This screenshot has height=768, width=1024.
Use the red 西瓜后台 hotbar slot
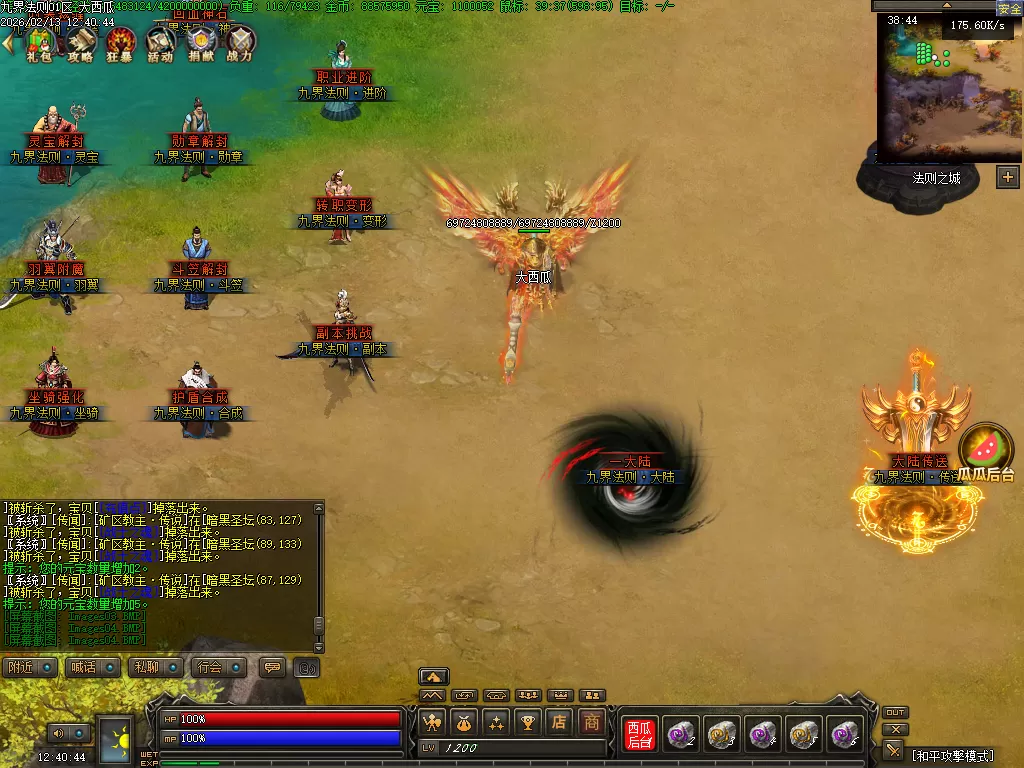pyautogui.click(x=639, y=735)
